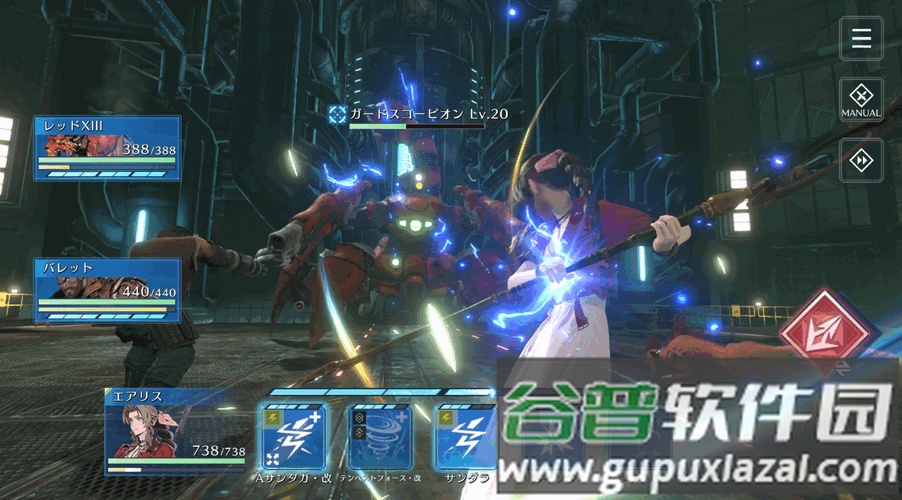The width and height of the screenshot is (902, 500).
Task: Select the レッドXIII character panel
Action: [x=108, y=148]
